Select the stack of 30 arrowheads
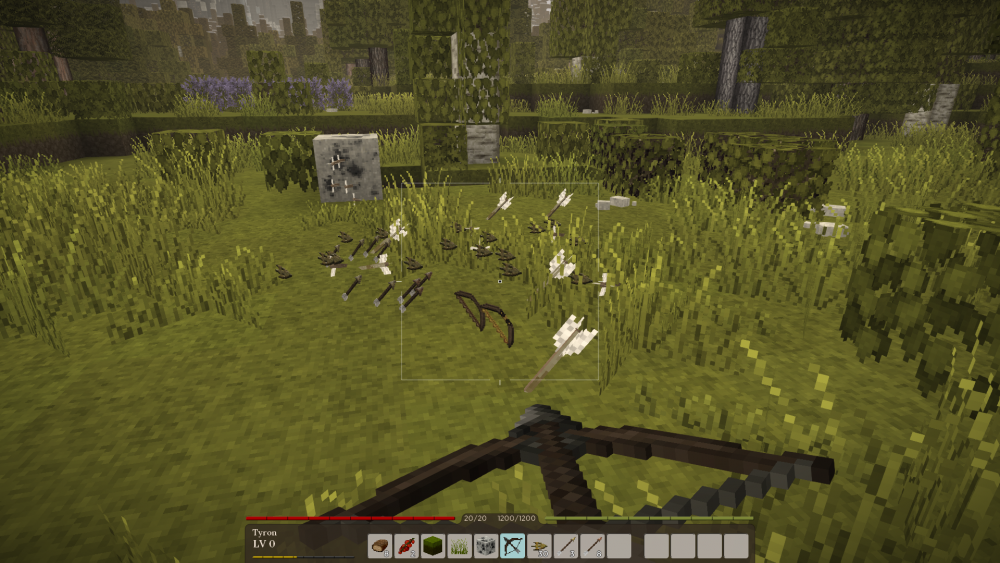1000x563 pixels. coord(540,546)
